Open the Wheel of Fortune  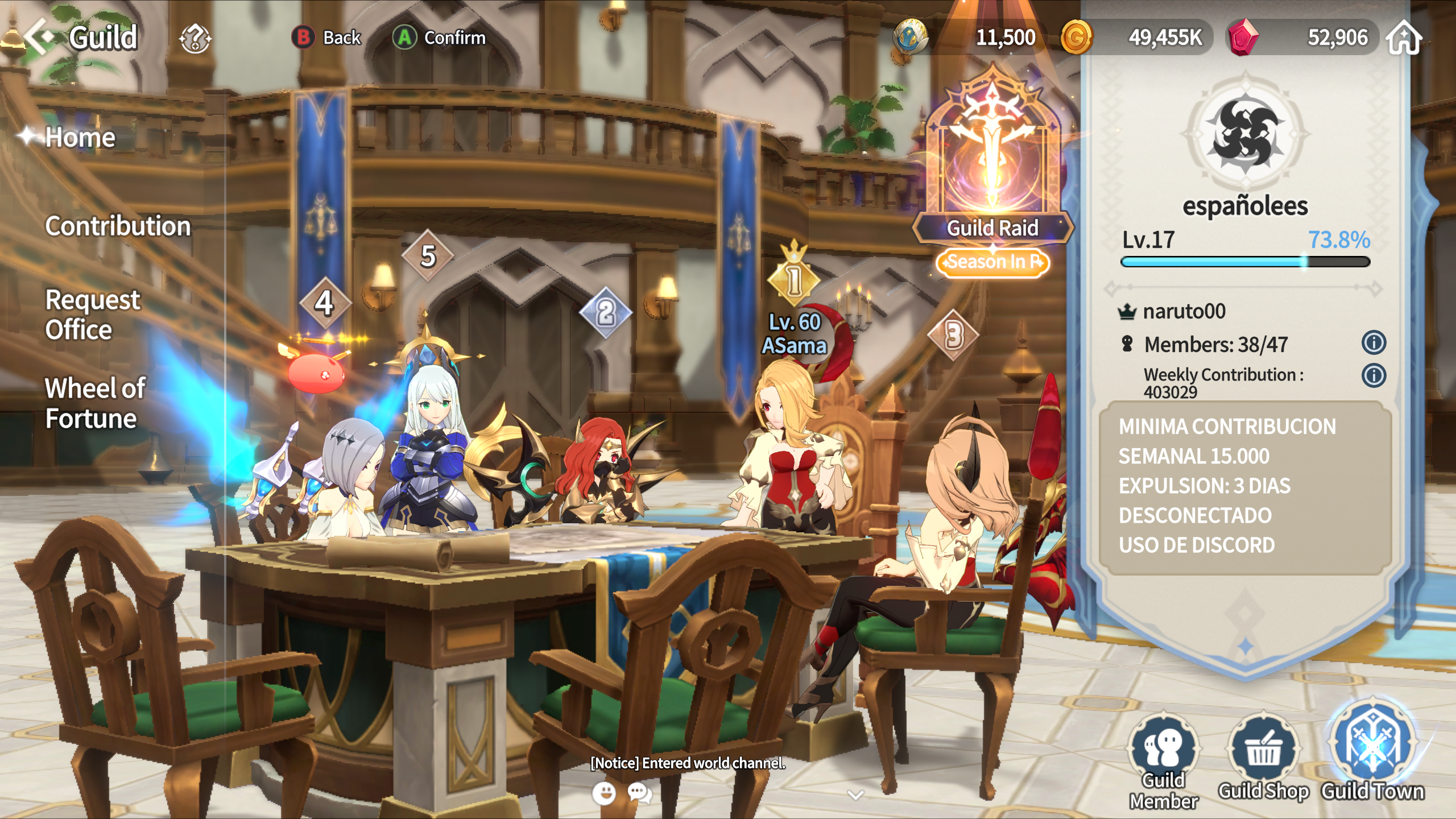pyautogui.click(x=95, y=403)
